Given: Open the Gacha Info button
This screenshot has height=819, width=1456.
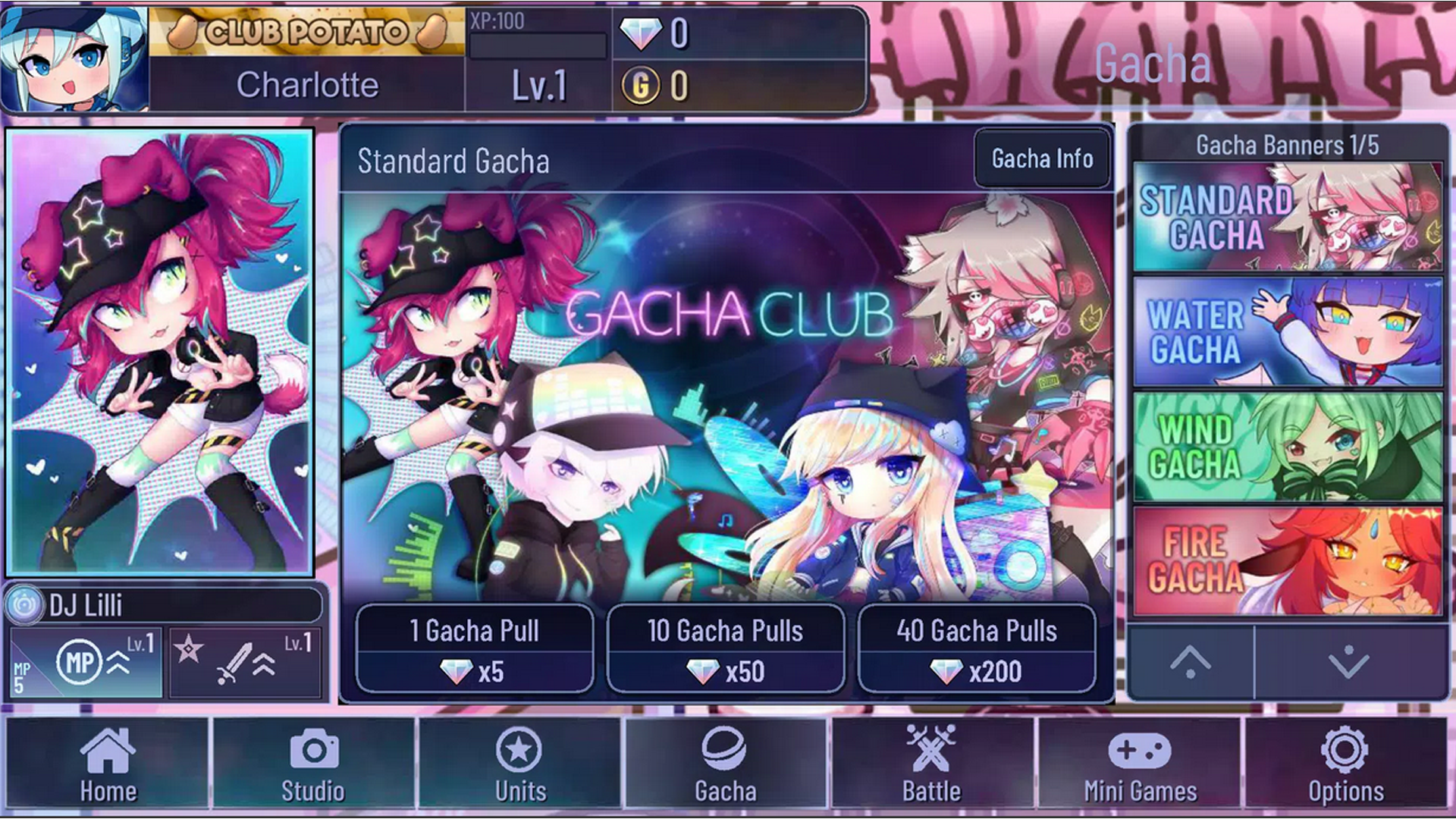Looking at the screenshot, I should (x=1041, y=159).
